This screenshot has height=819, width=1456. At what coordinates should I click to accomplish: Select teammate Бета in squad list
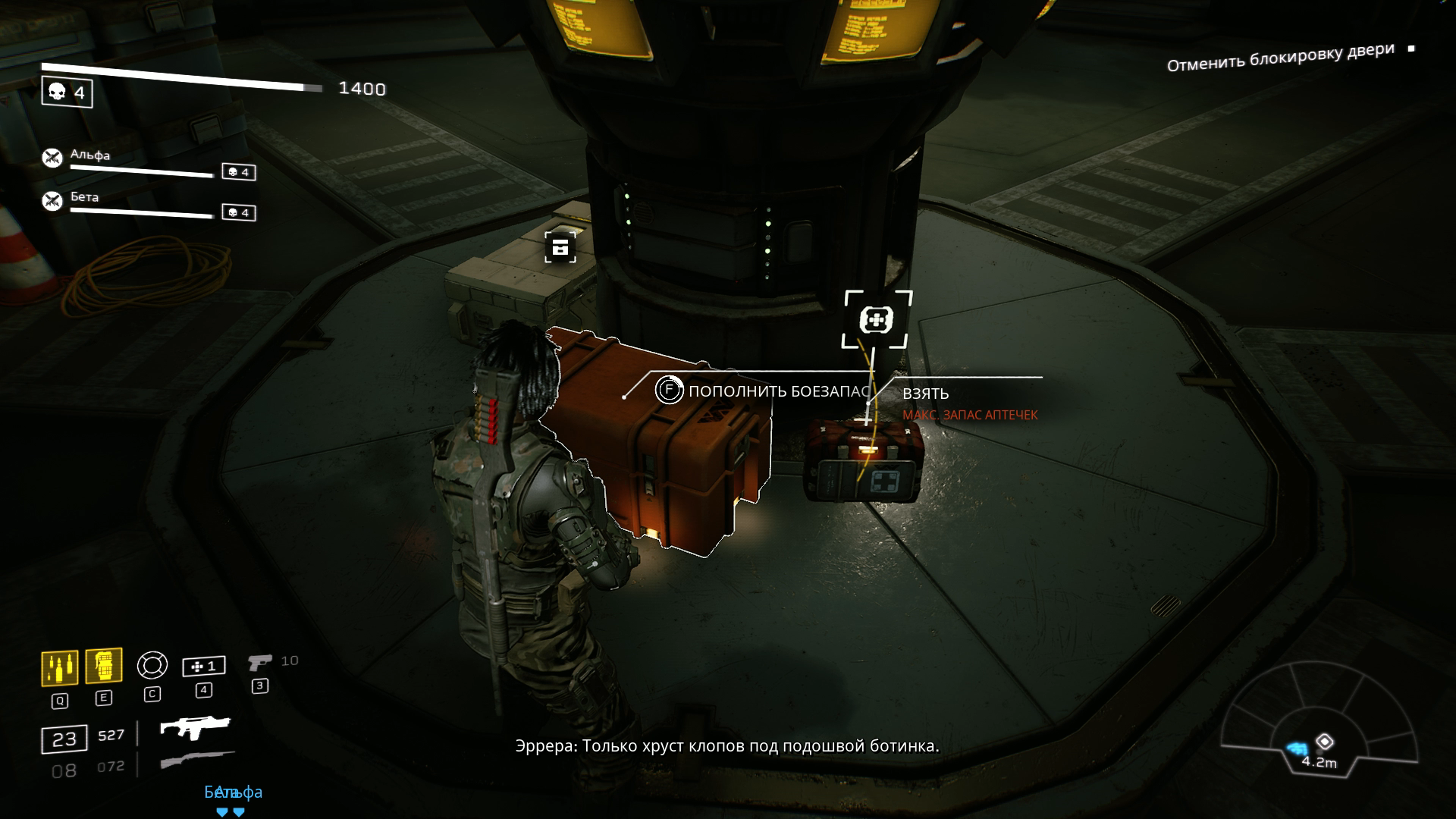[x=84, y=197]
